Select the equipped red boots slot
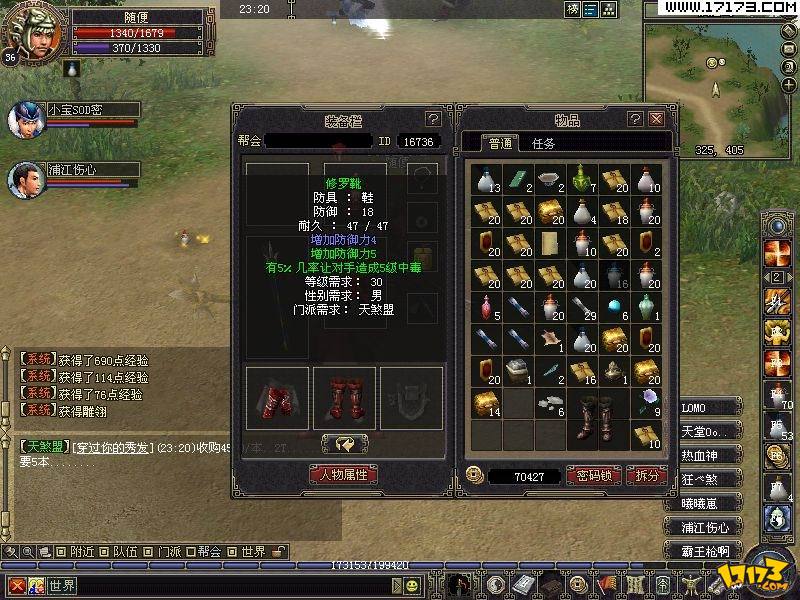Screen dimensions: 800x600 click(344, 398)
